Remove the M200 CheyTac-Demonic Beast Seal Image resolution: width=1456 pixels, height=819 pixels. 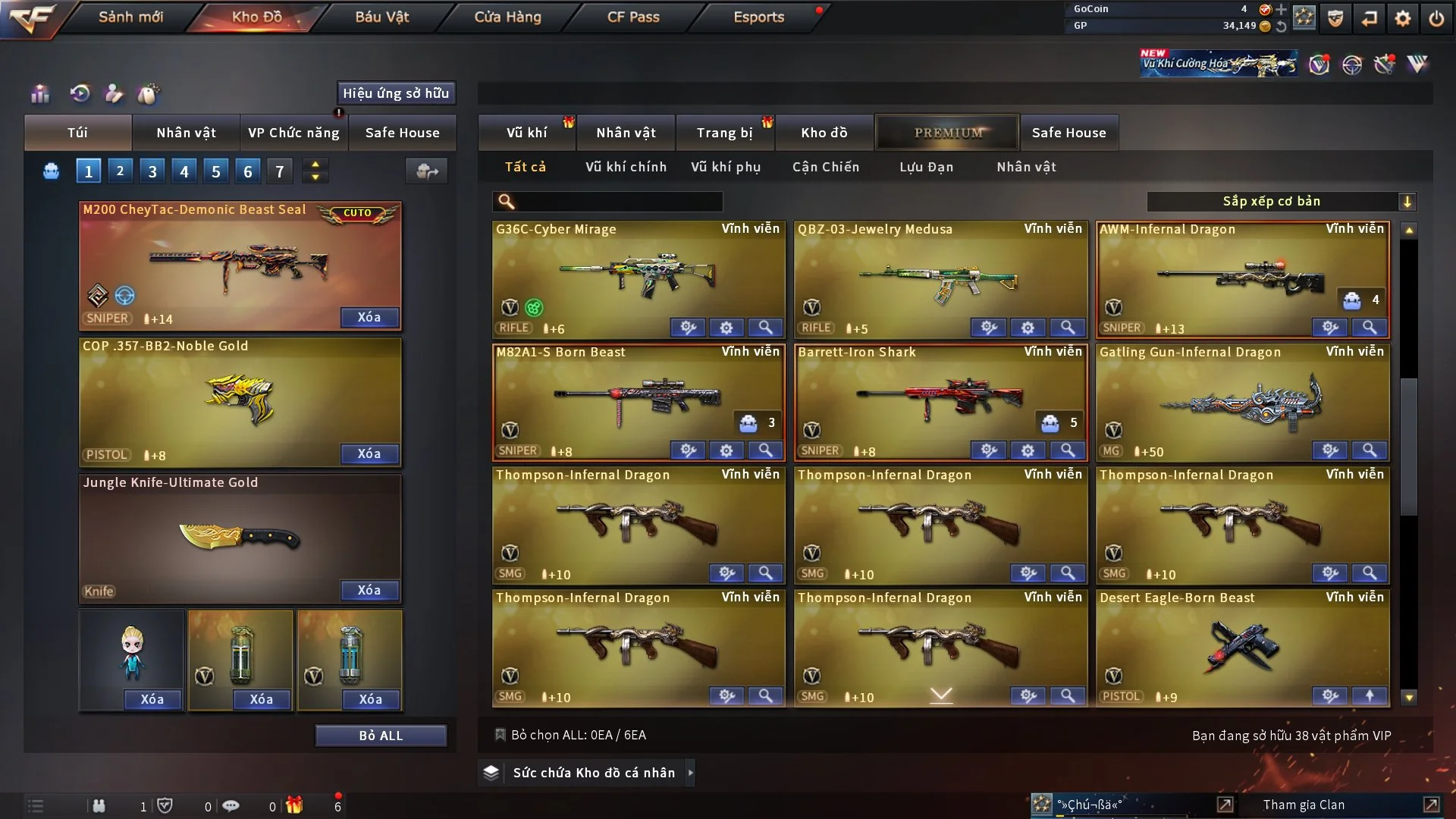coord(369,317)
